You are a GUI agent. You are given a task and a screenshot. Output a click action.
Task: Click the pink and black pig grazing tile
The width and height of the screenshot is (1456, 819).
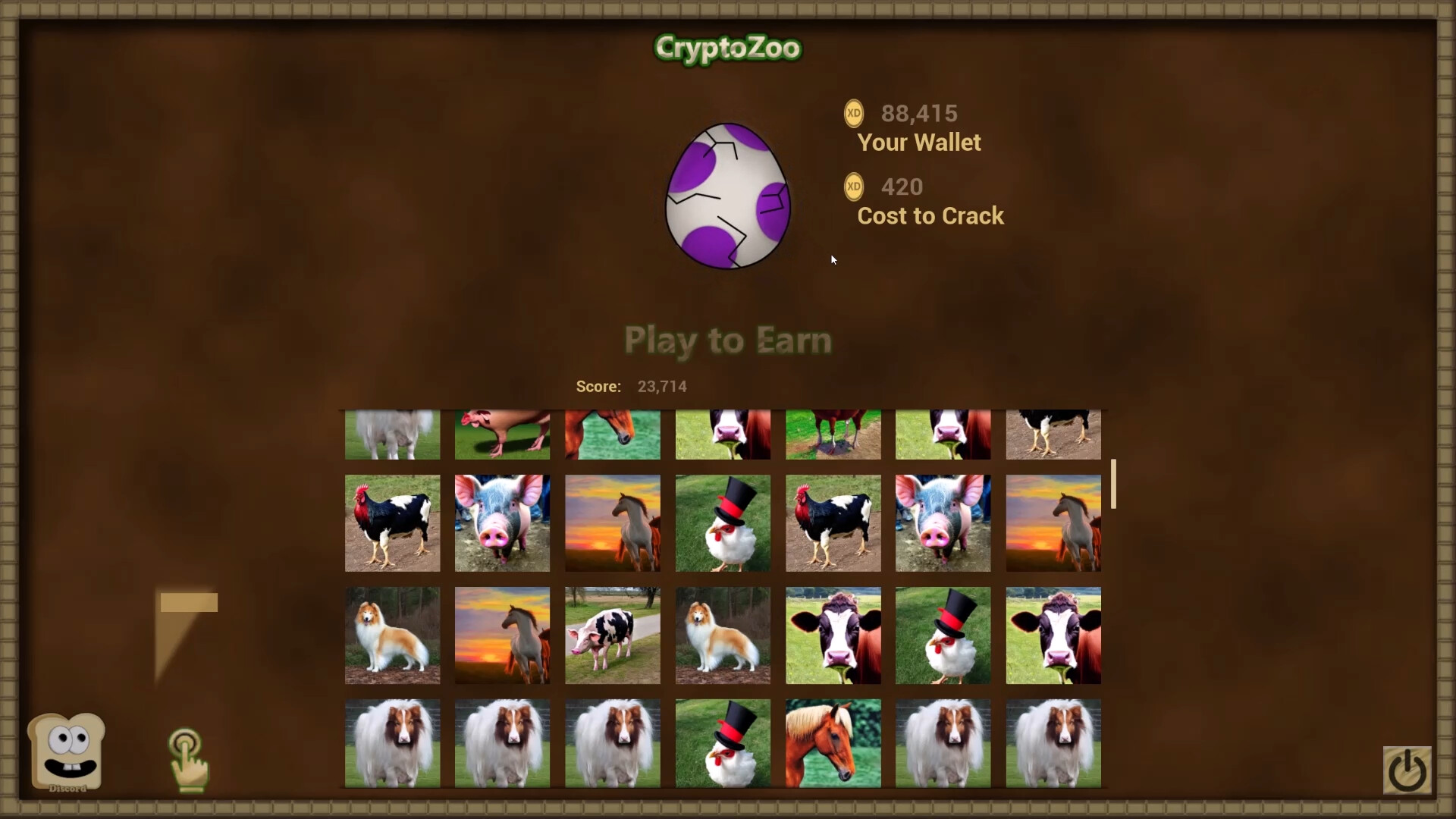[612, 635]
